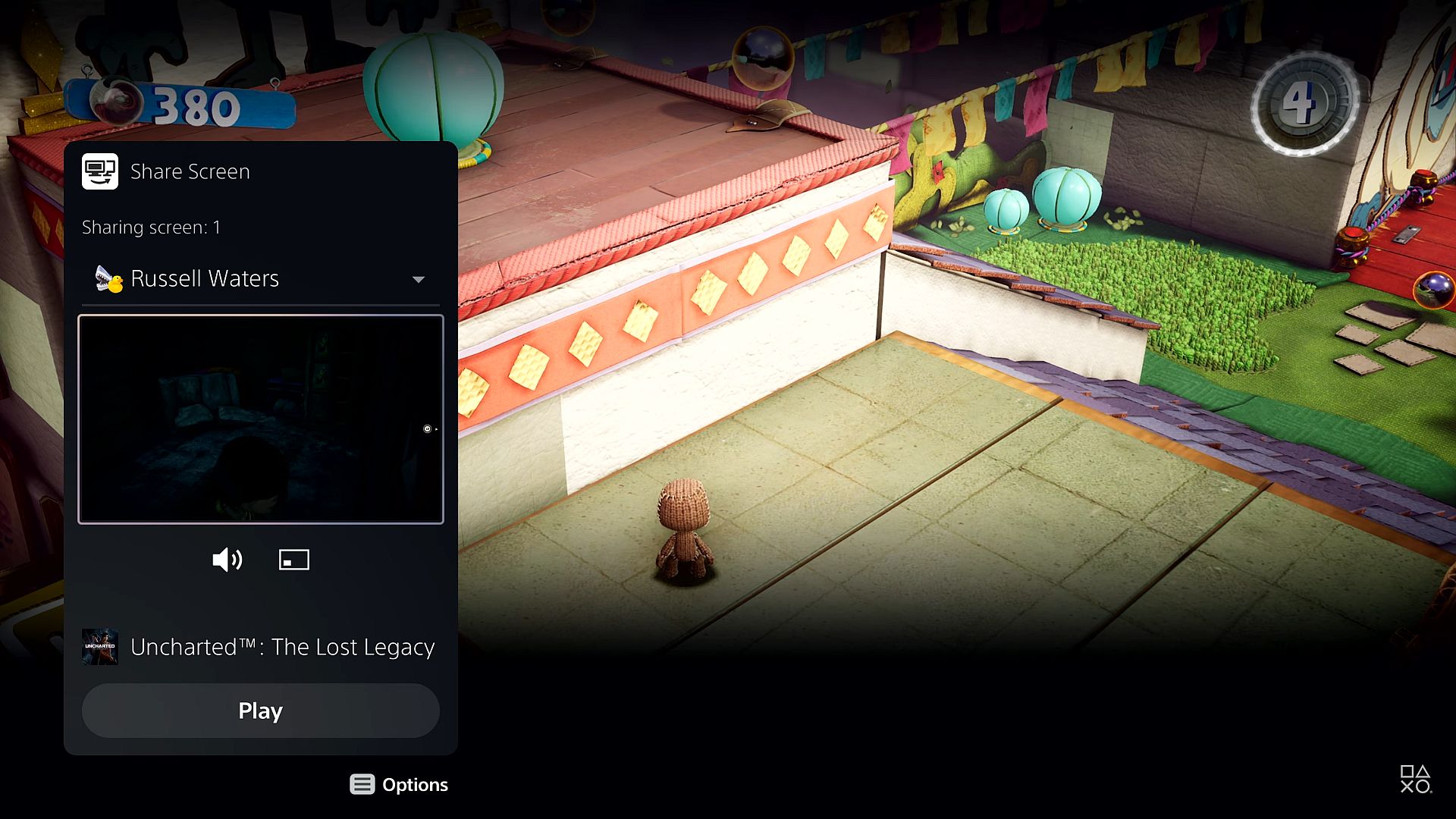
Task: Select the shared screen video preview
Action: click(x=260, y=419)
